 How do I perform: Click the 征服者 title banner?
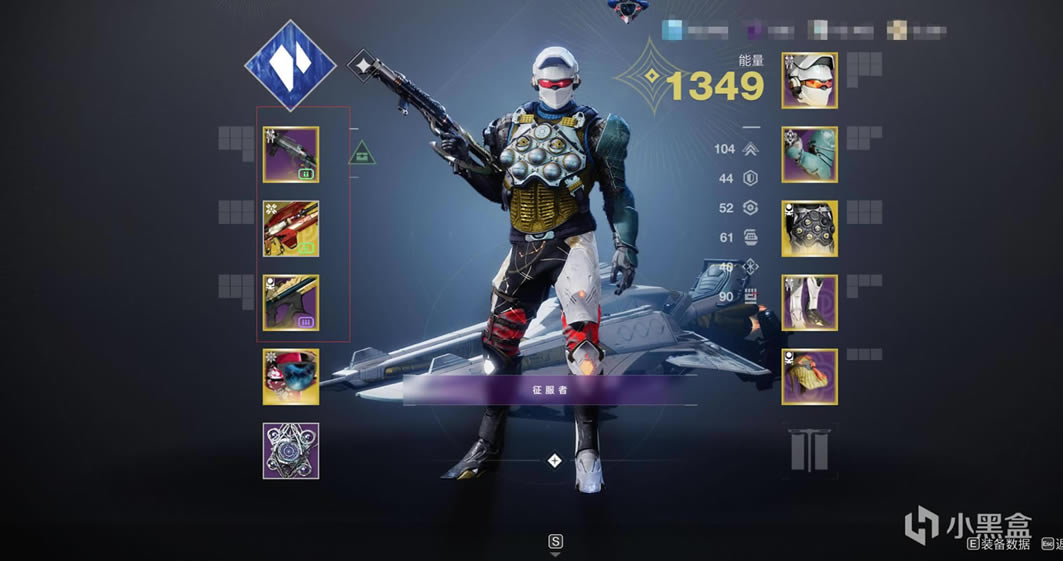click(548, 390)
